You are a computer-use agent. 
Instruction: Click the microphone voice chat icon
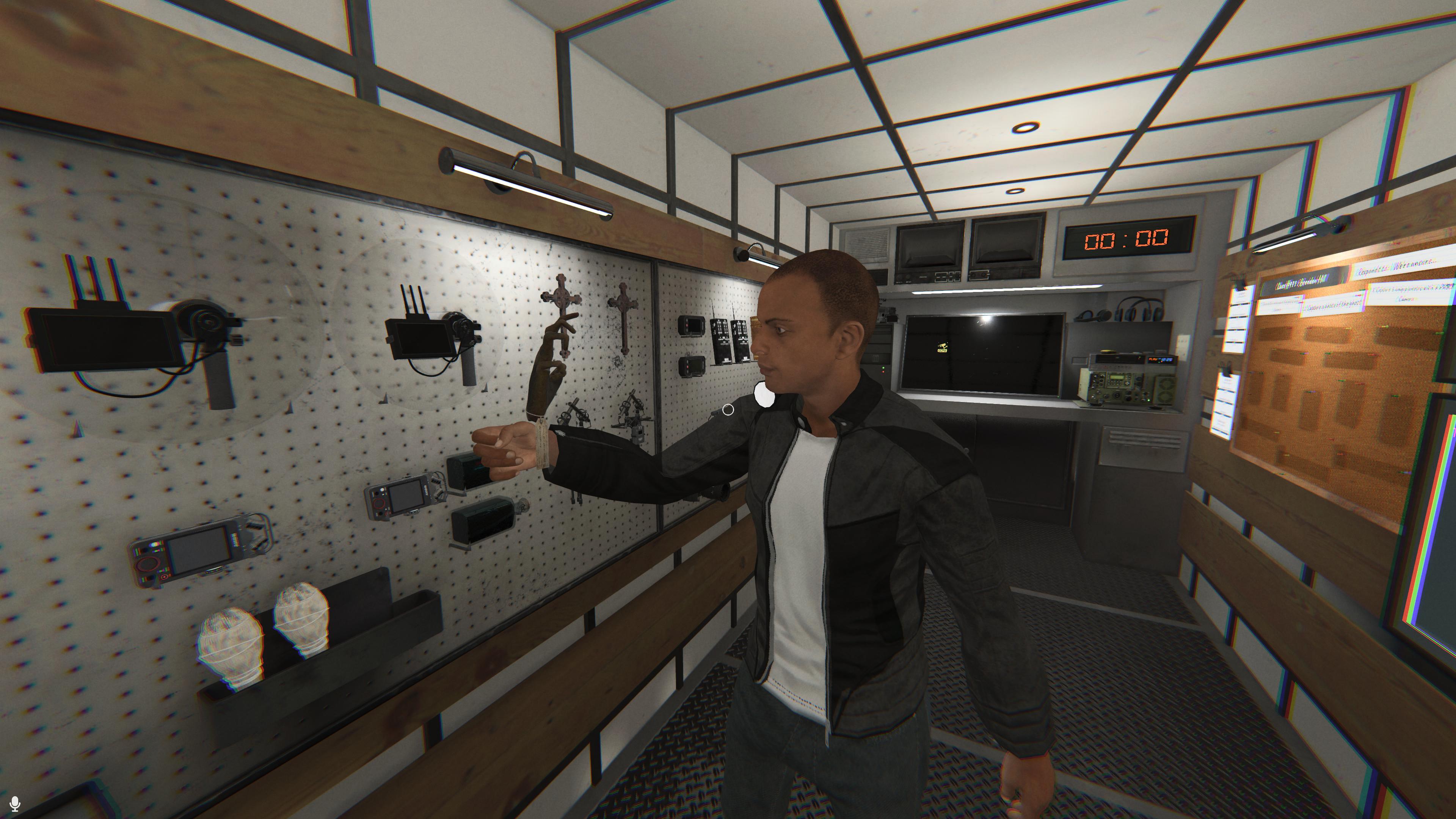(15, 803)
